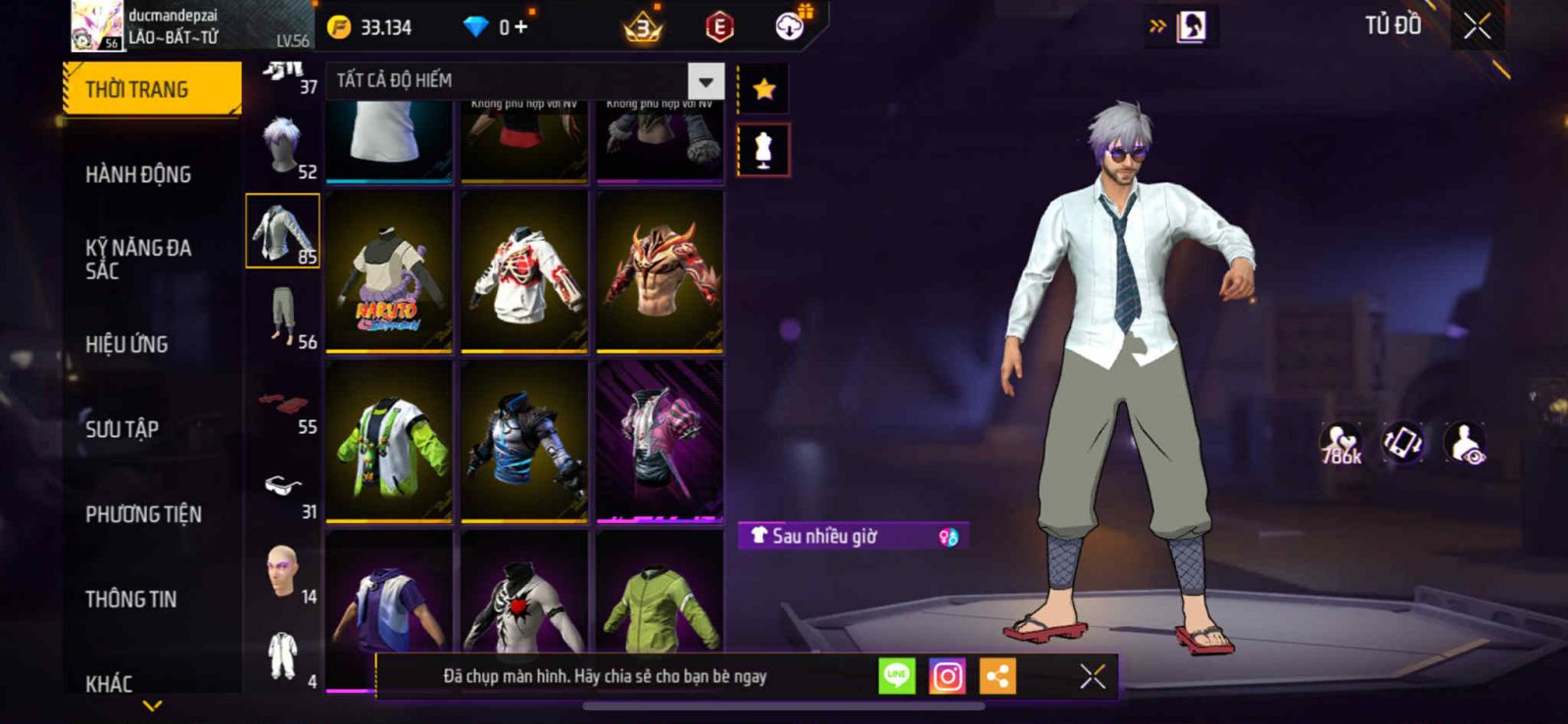Click the mannequin outfit button

click(763, 151)
